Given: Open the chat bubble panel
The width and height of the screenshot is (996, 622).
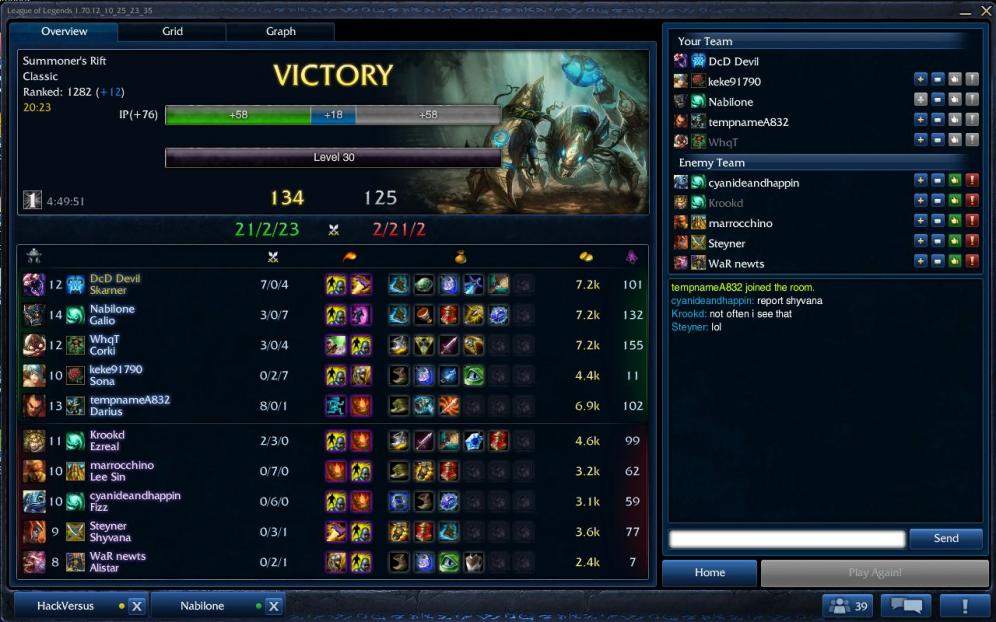Looking at the screenshot, I should pos(905,606).
